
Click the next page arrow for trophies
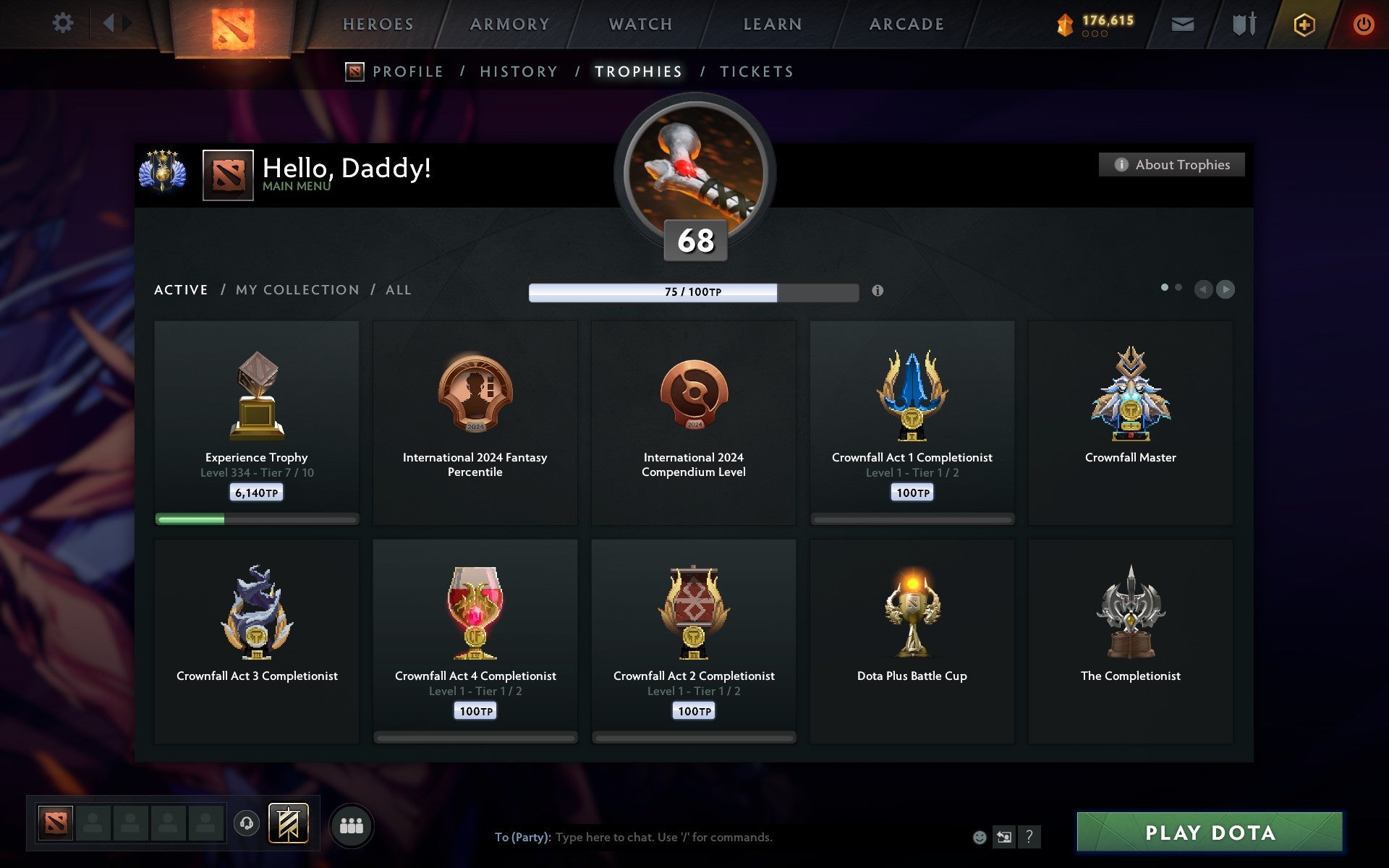[x=1226, y=289]
